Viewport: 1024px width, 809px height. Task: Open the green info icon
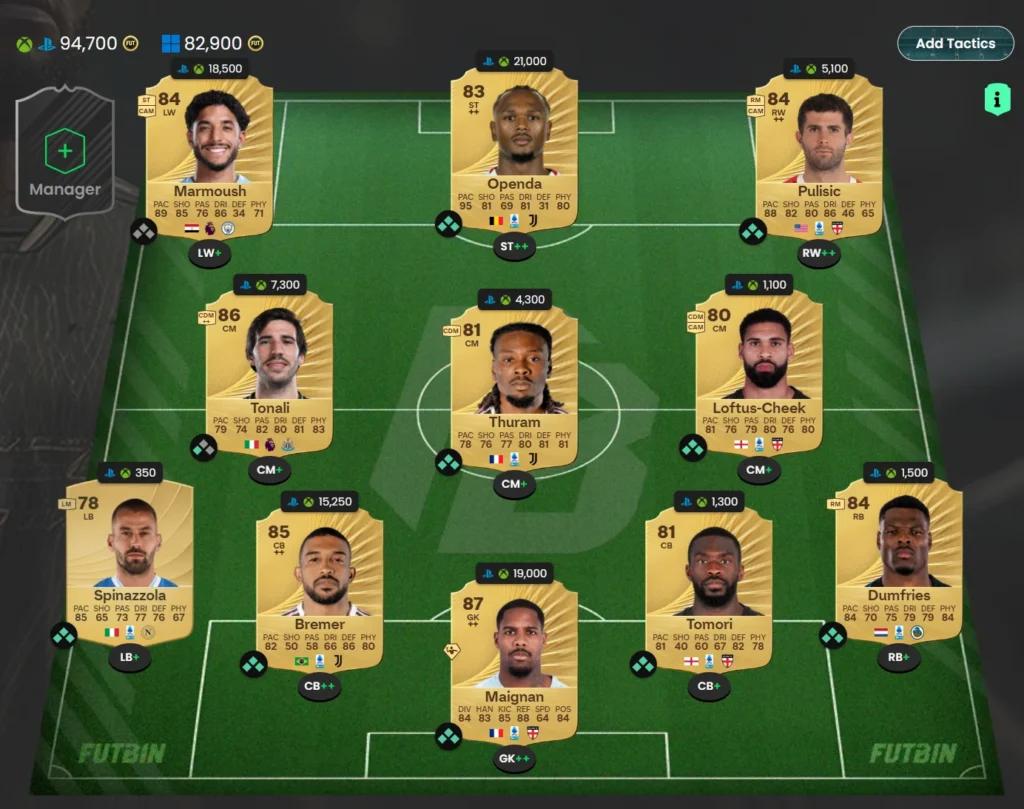(996, 99)
